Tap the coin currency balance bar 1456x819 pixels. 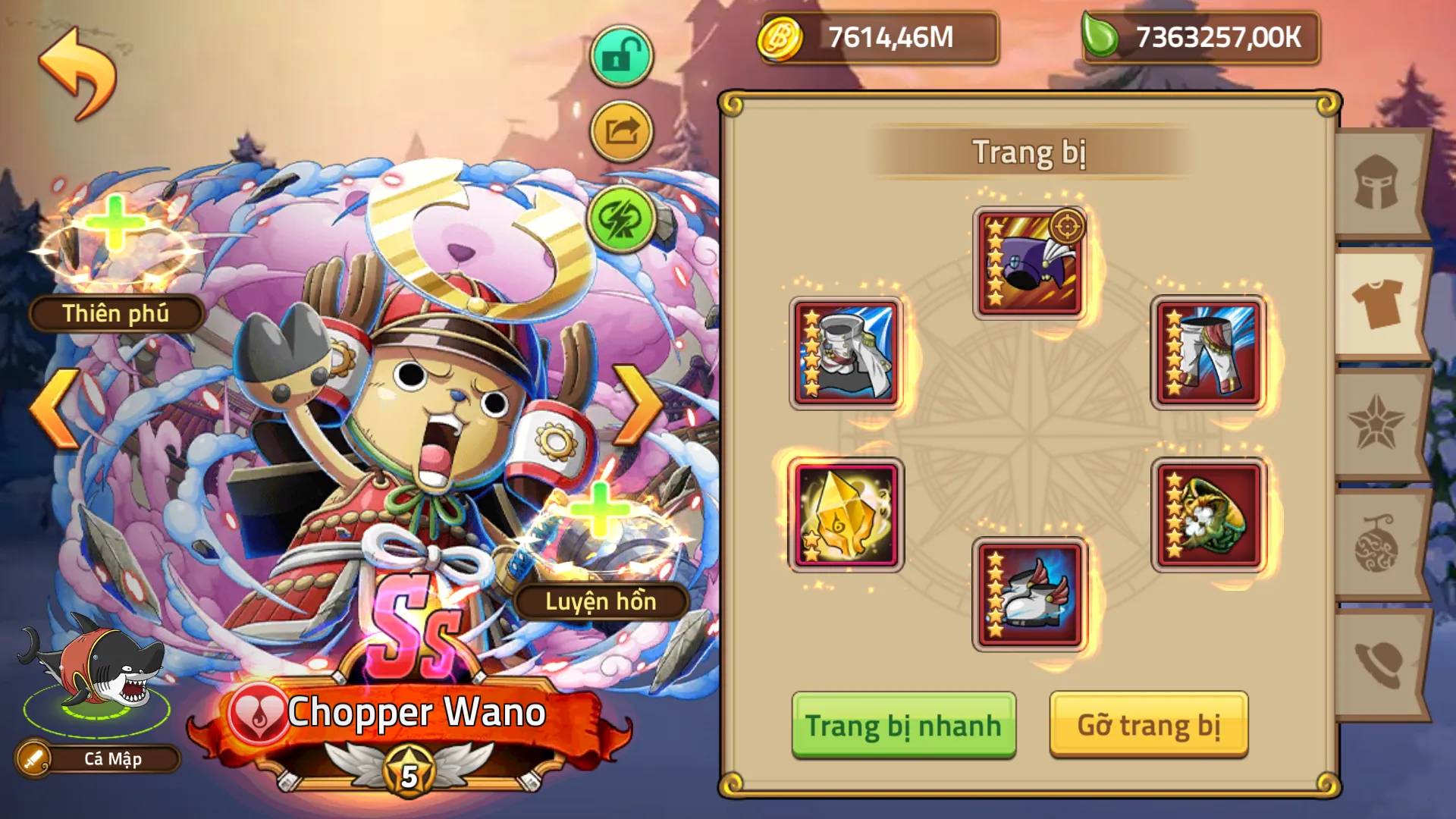tap(880, 36)
